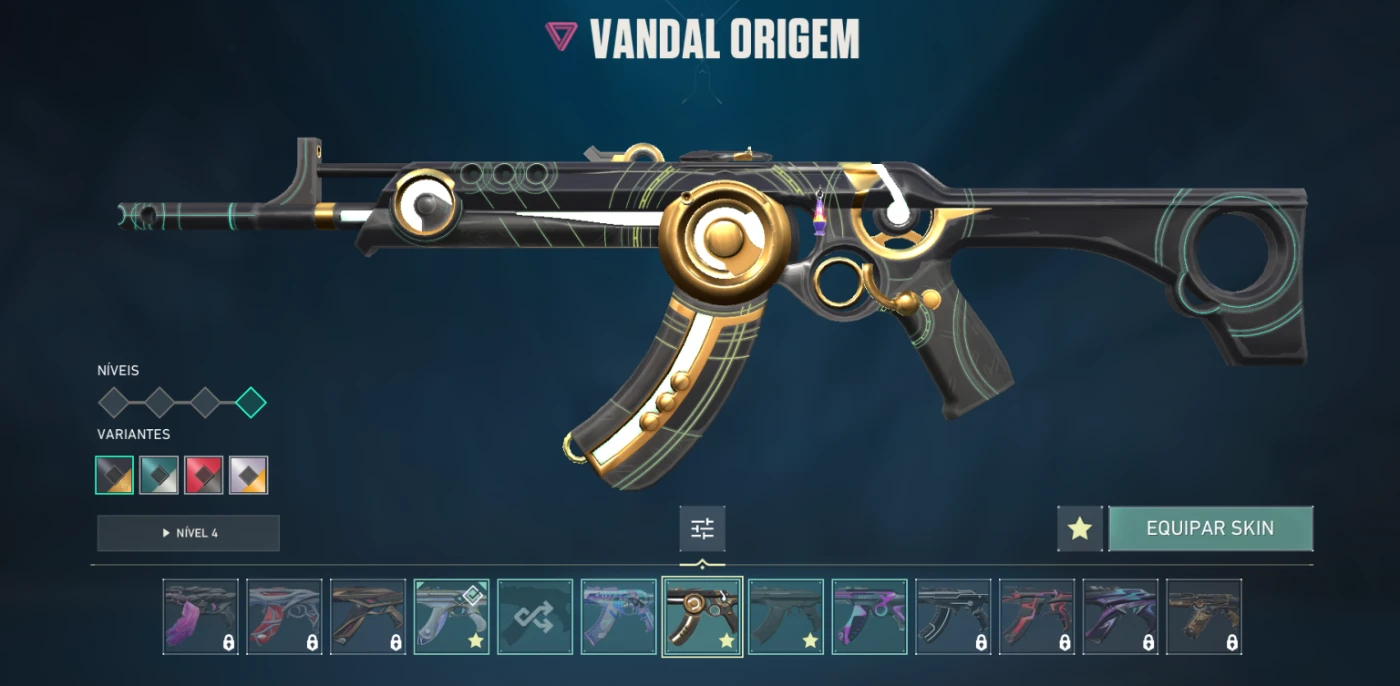Image resolution: width=1400 pixels, height=686 pixels.
Task: Play the Nível 4 preview video
Action: pos(188,533)
